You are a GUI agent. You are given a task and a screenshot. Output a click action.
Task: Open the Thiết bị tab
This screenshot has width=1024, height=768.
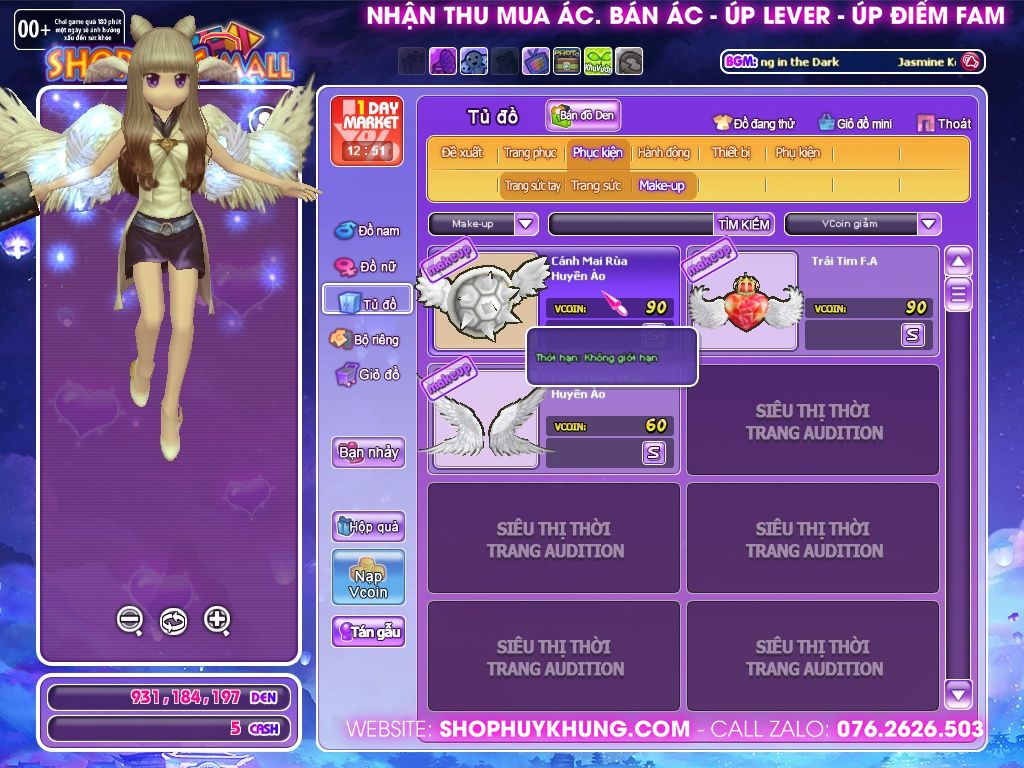[730, 153]
